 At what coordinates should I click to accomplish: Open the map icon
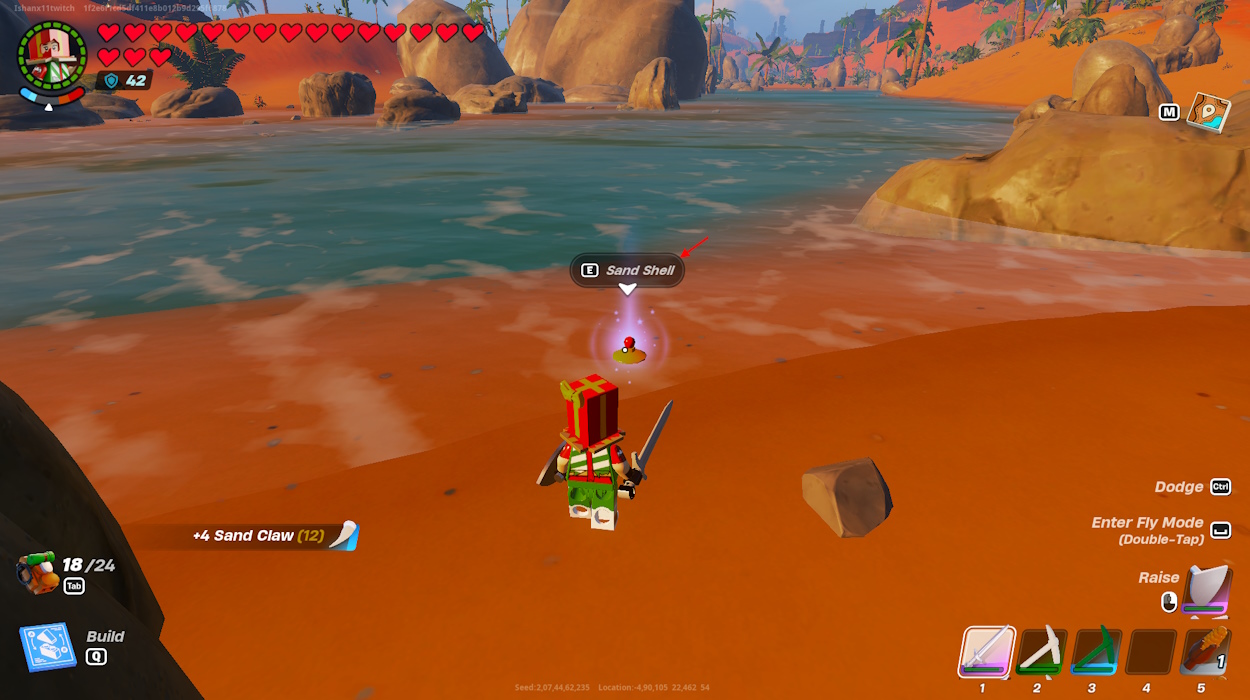(x=1208, y=112)
